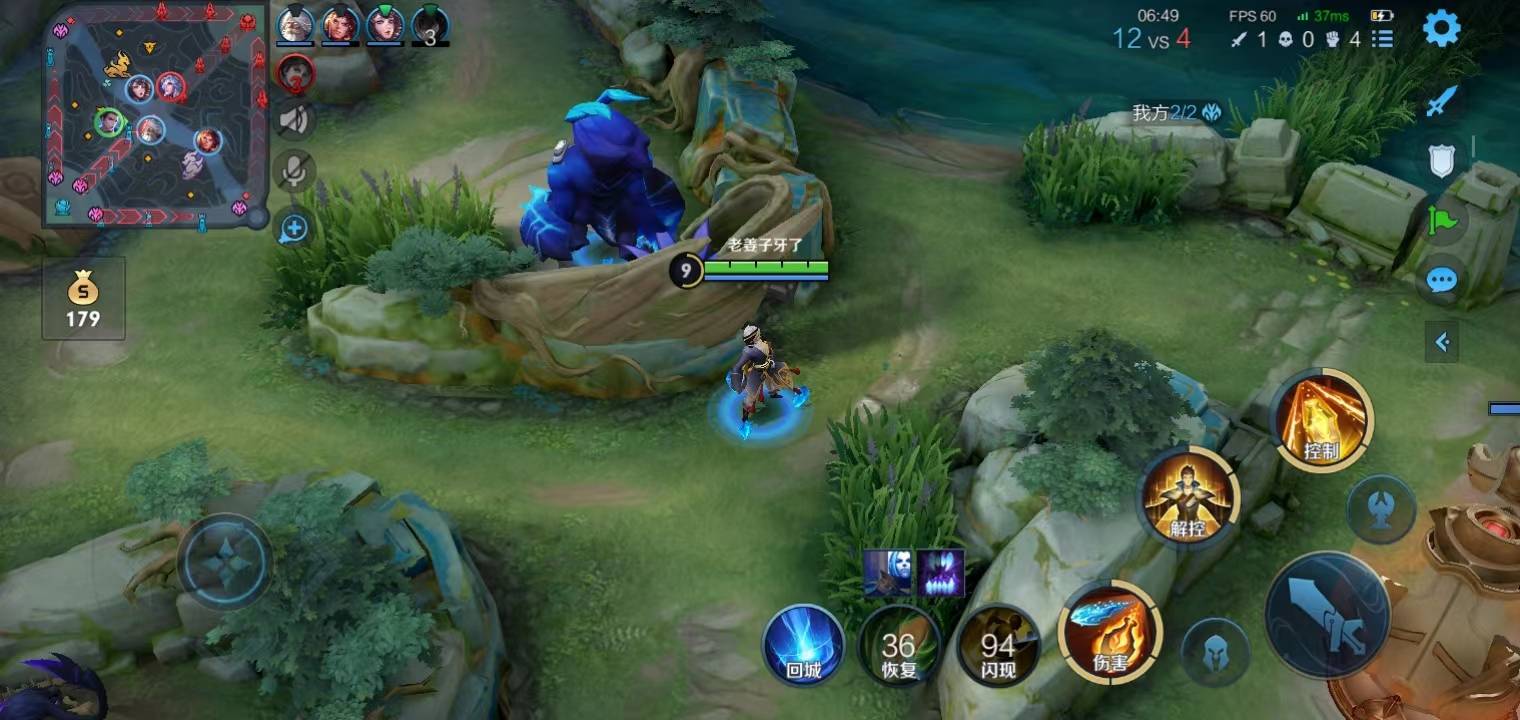Tap the large sword basic attack button

(x=1327, y=614)
